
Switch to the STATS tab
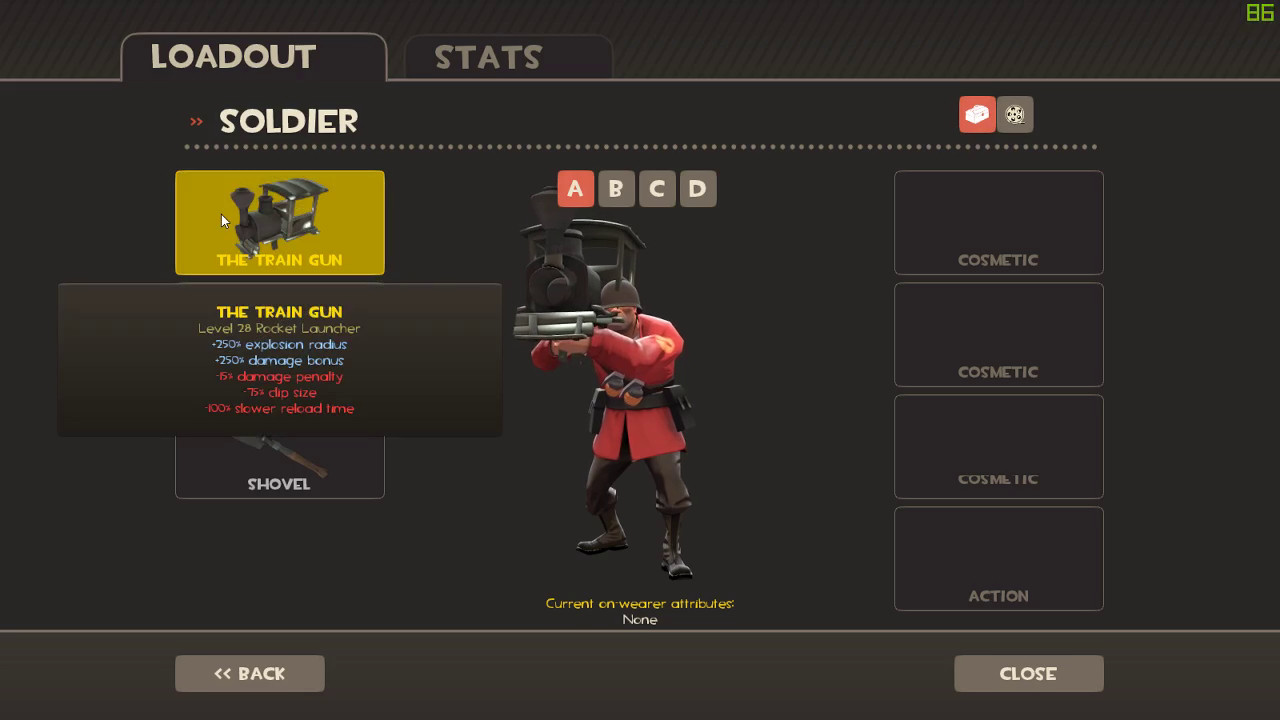(489, 57)
